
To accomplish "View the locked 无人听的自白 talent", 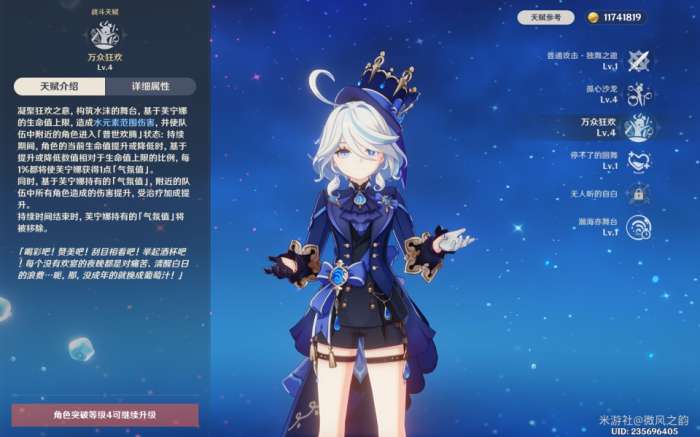I will 637,193.
